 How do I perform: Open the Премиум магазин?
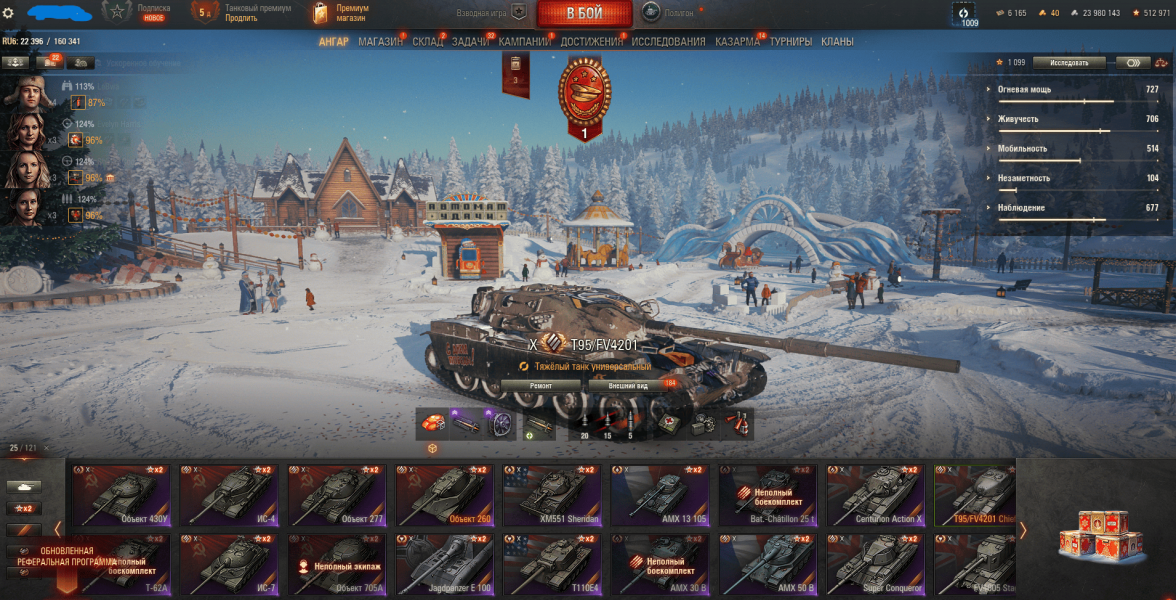(340, 13)
